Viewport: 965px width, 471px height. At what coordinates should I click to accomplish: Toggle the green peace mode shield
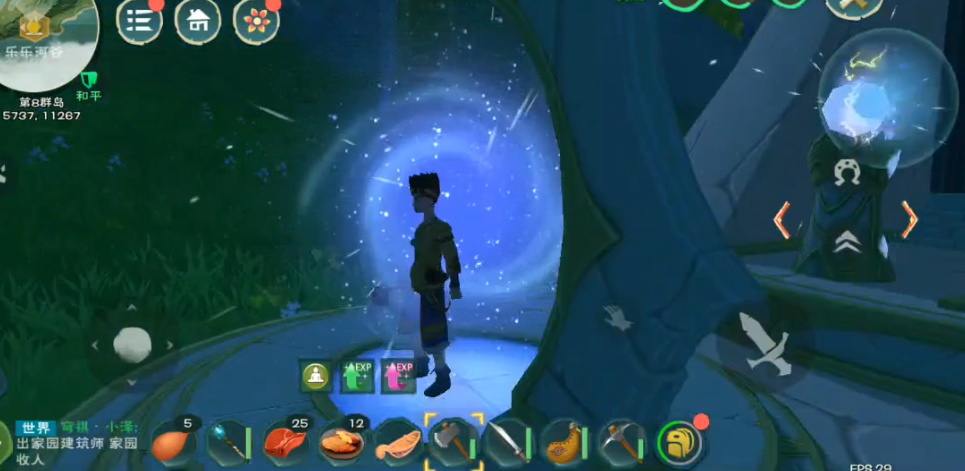click(89, 78)
